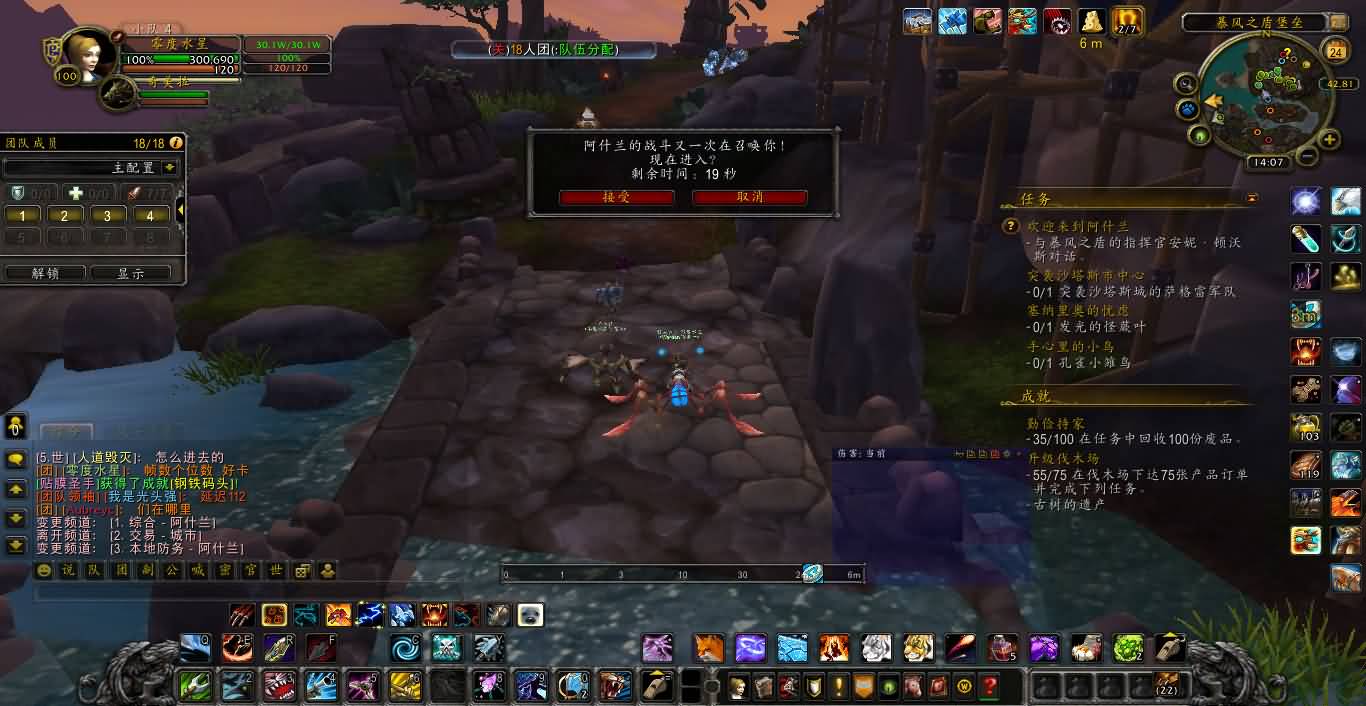Use the blue swirl ability bound to C
Viewport: 1366px width, 706px height.
pos(405,647)
